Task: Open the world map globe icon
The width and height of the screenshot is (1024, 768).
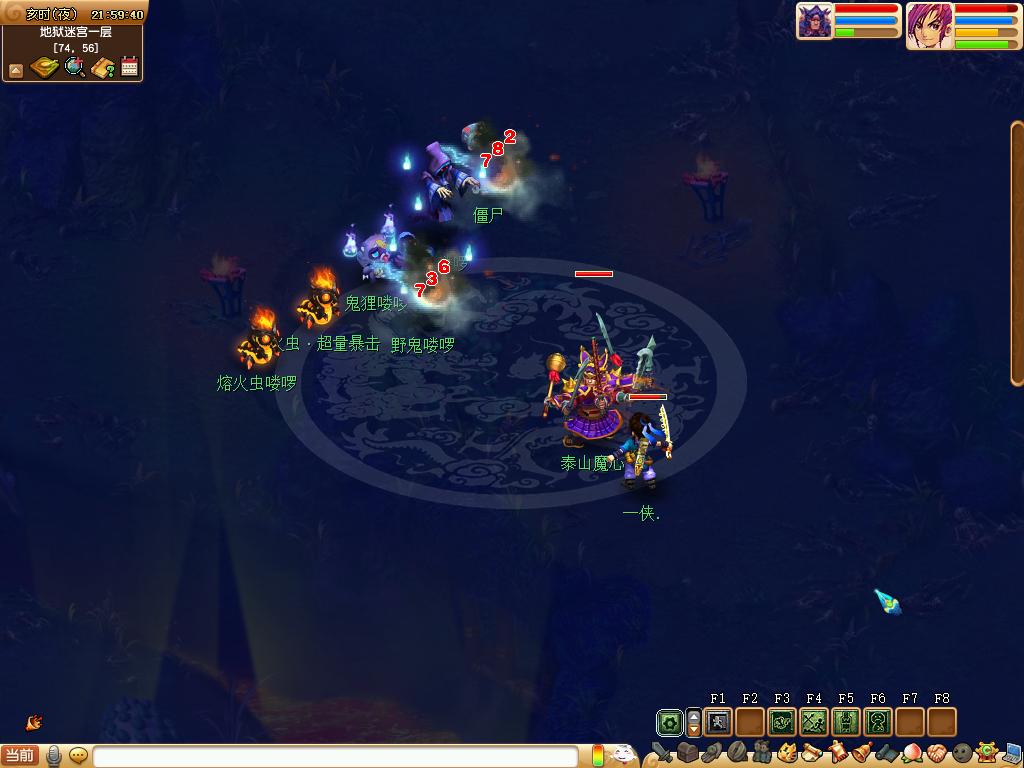Action: click(74, 68)
